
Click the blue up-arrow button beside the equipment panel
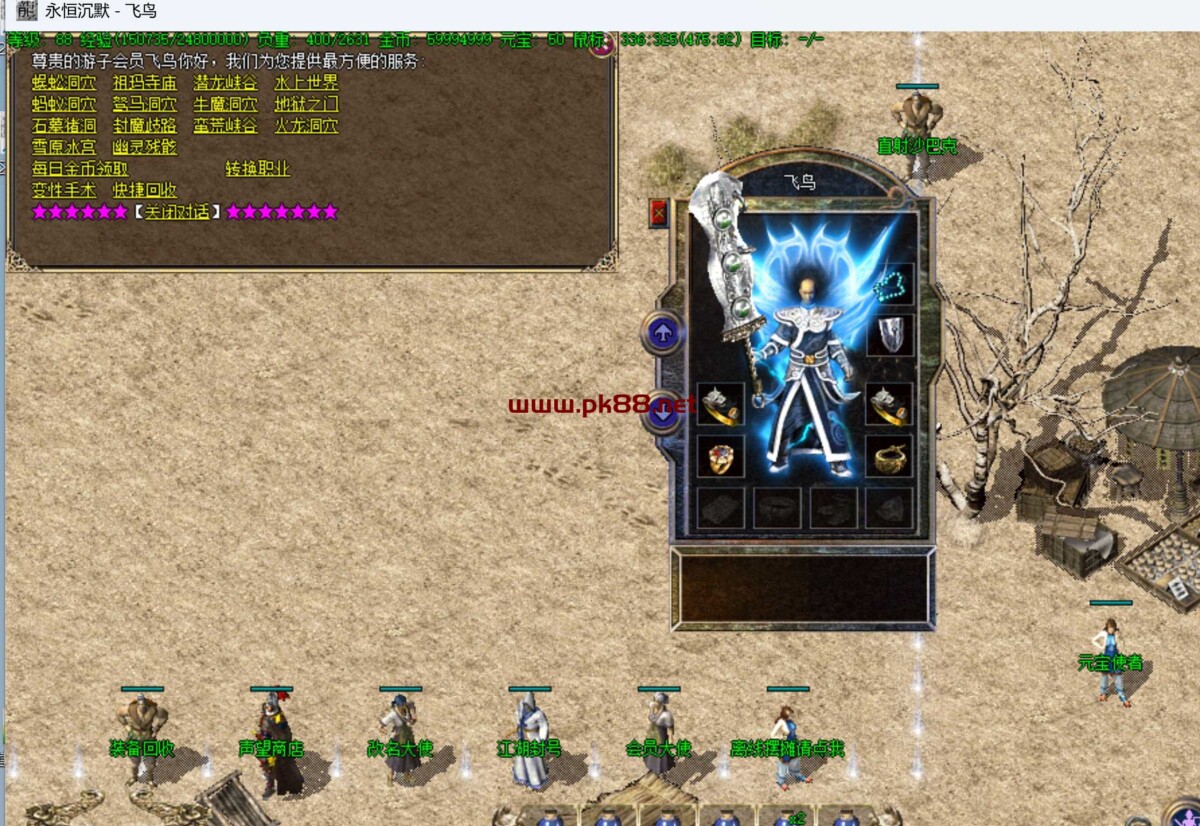click(662, 333)
